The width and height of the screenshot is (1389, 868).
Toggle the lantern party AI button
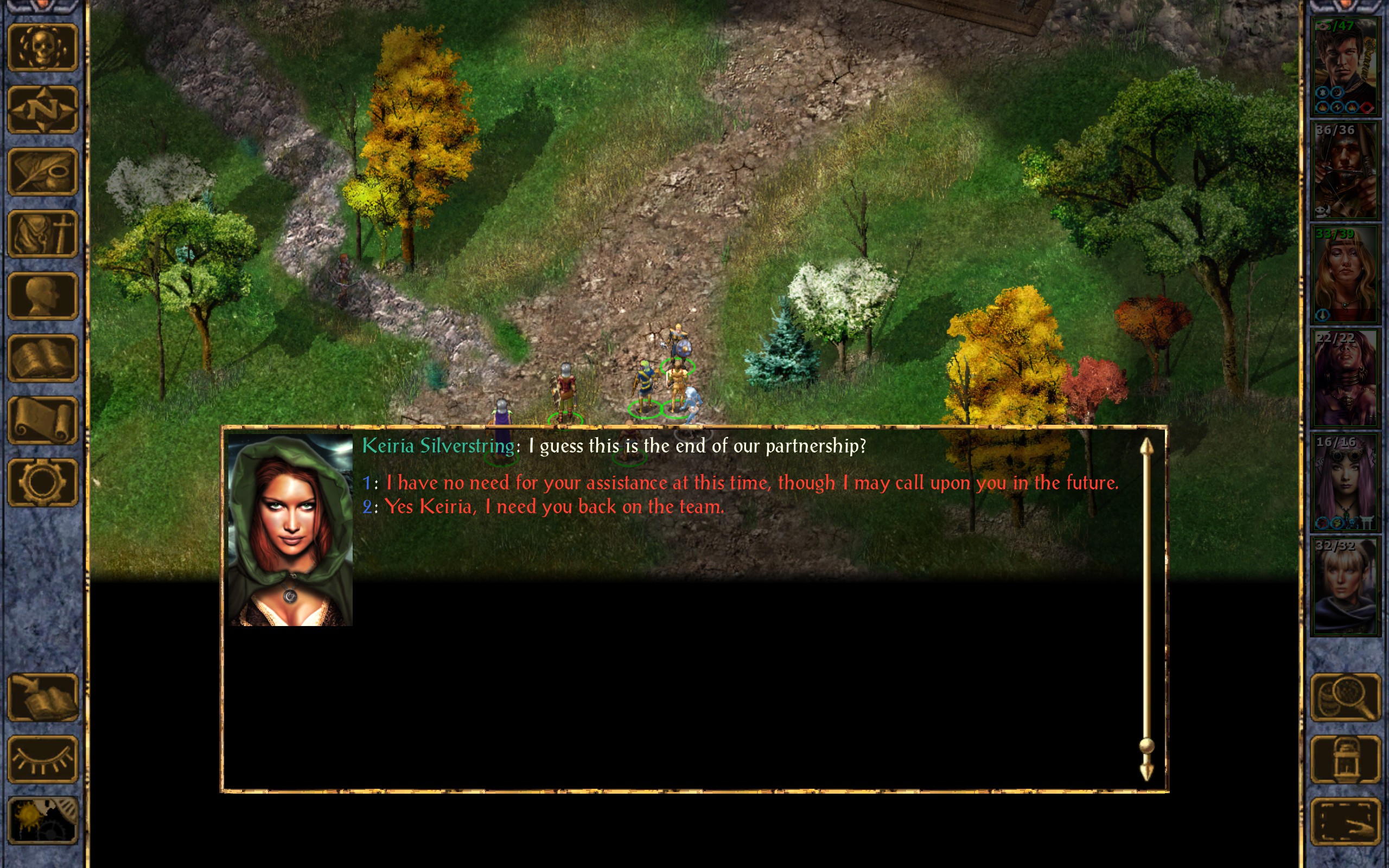click(x=1345, y=759)
